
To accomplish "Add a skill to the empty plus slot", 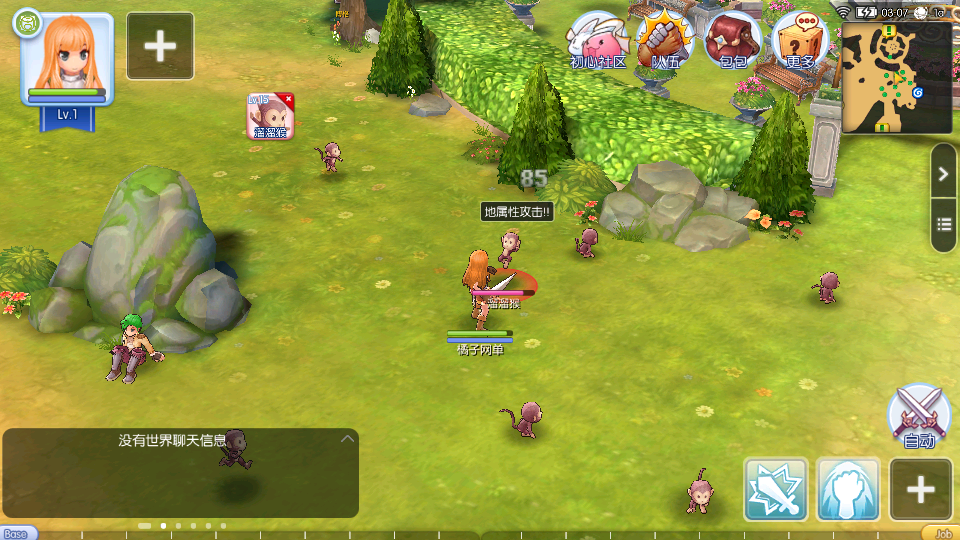I will [921, 489].
